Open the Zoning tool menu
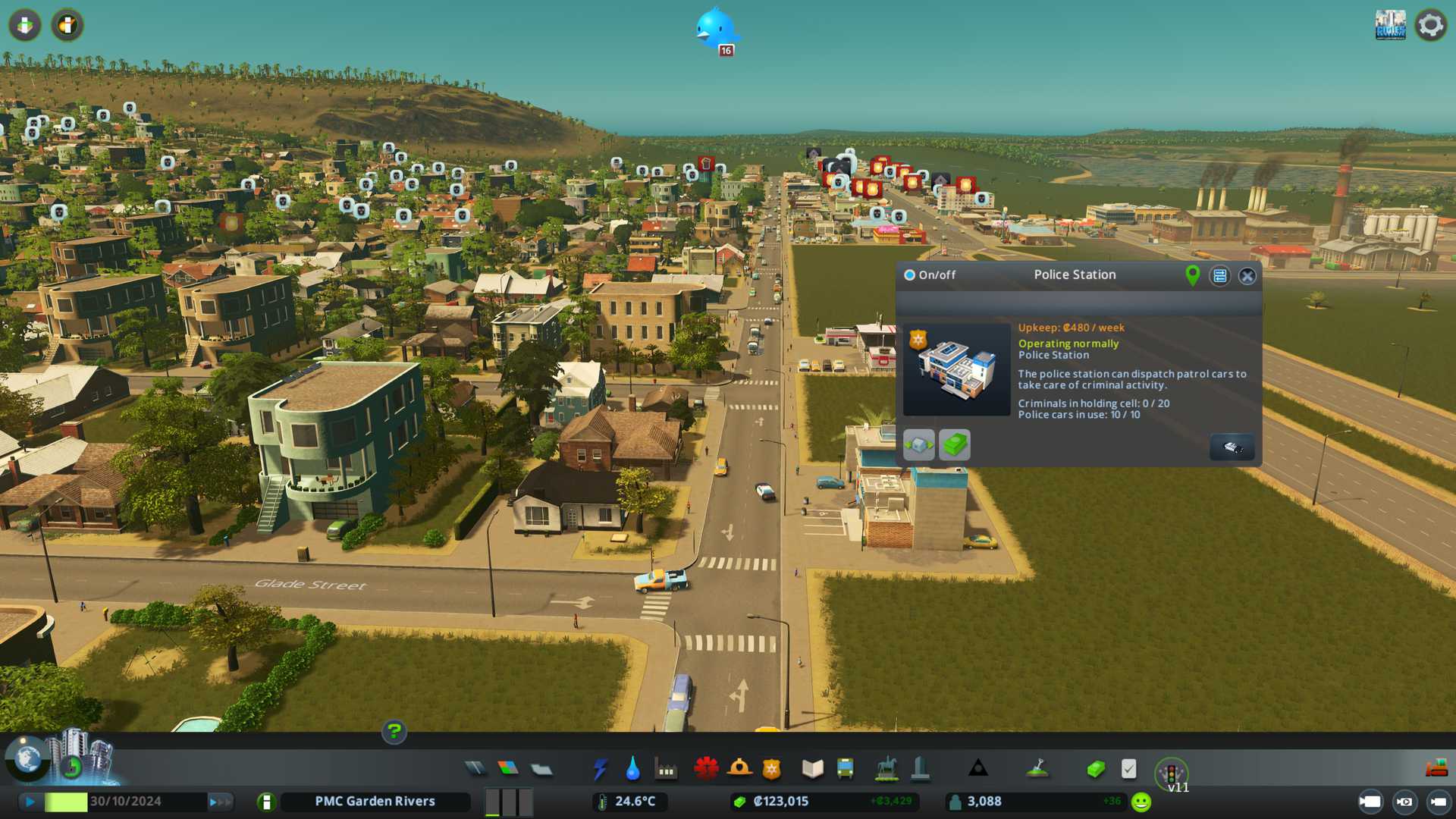The image size is (1456, 819). 508,770
